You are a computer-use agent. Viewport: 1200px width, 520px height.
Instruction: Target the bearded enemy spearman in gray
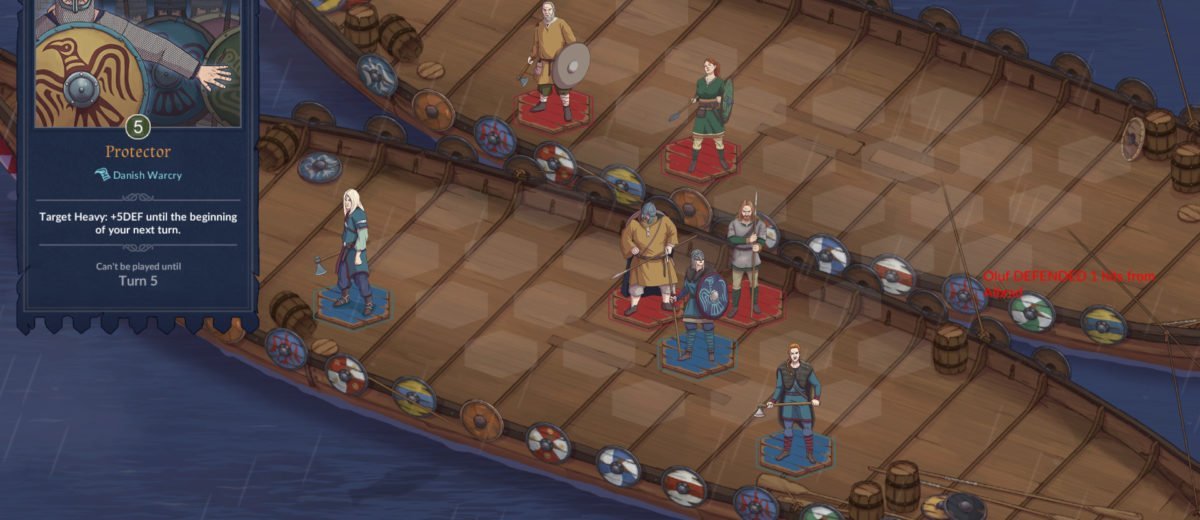[746, 255]
